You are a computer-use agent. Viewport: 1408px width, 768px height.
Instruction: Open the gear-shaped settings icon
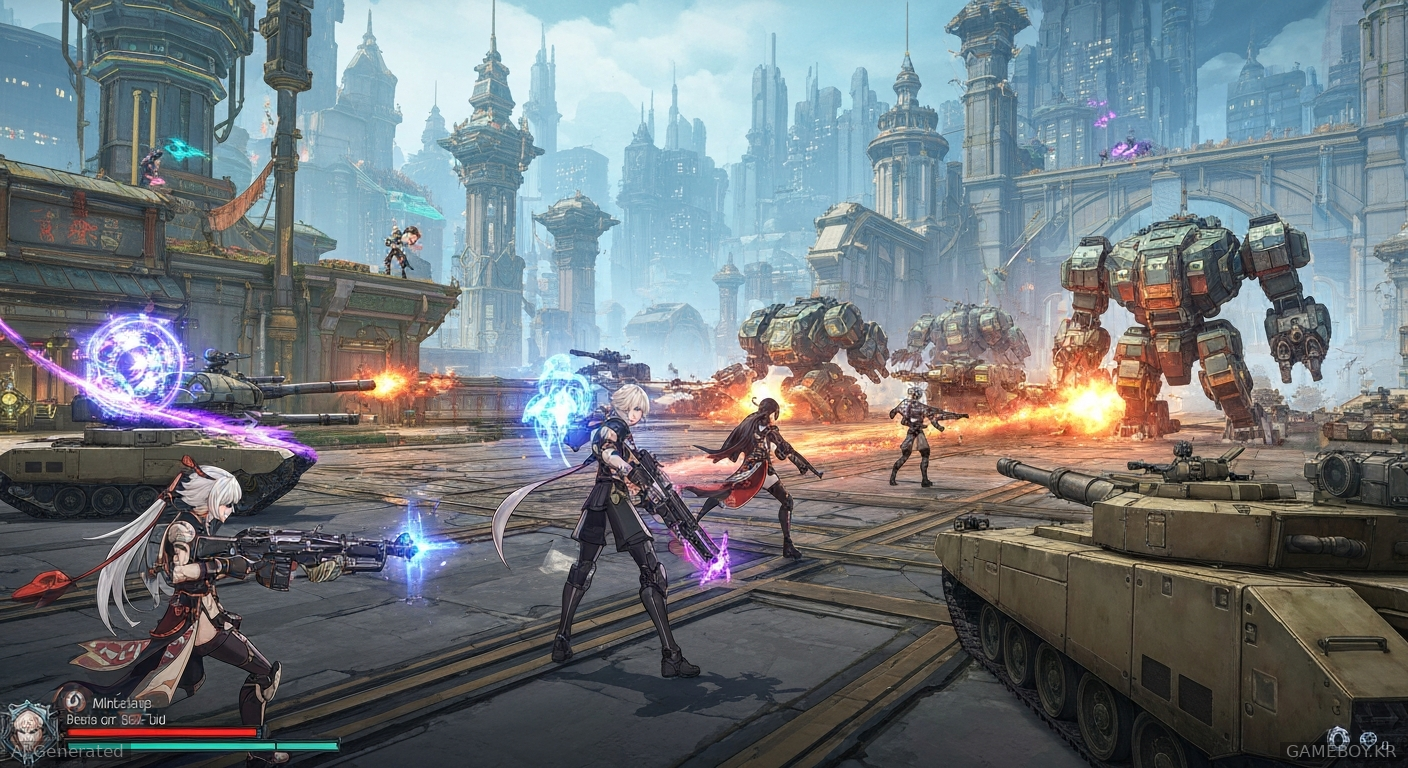coord(1339,736)
